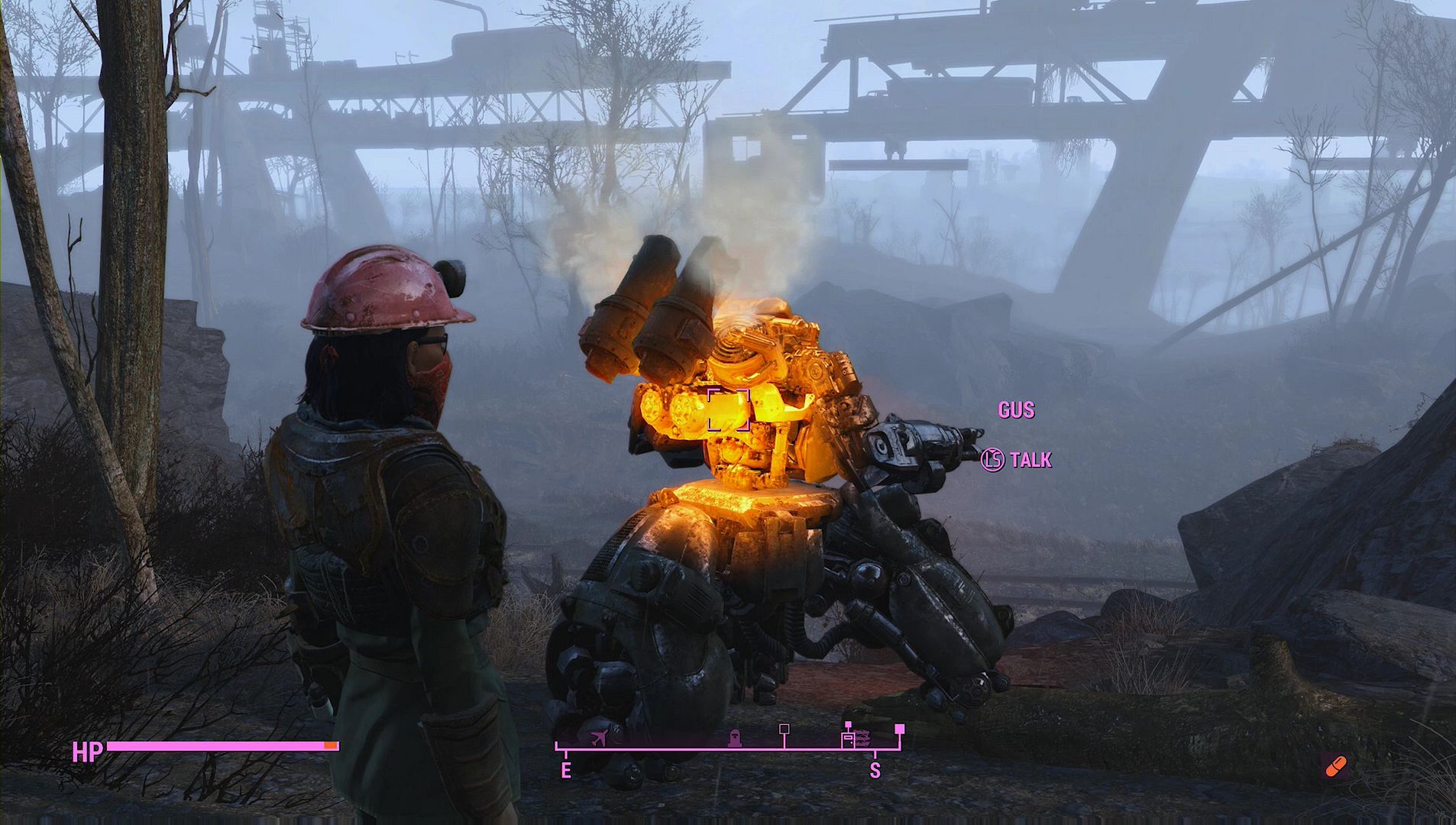Select the vault door marker on the compass
The width and height of the screenshot is (1456, 825).
tap(848, 739)
